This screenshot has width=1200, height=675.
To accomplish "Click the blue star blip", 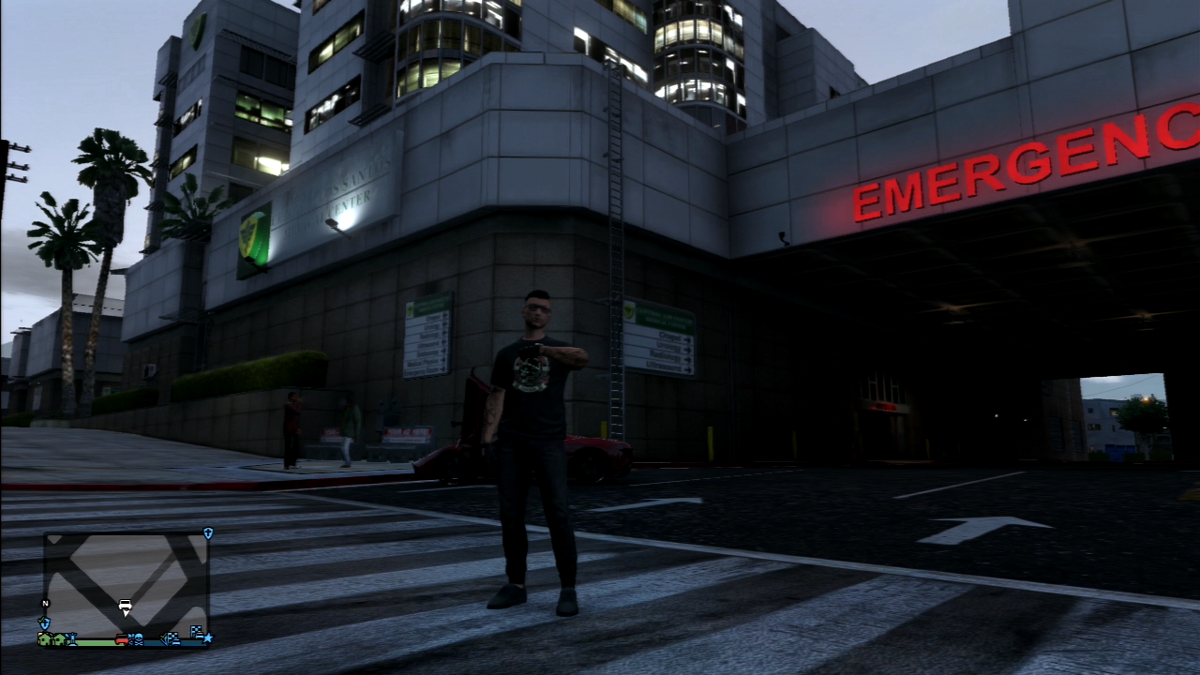I will pyautogui.click(x=207, y=638).
